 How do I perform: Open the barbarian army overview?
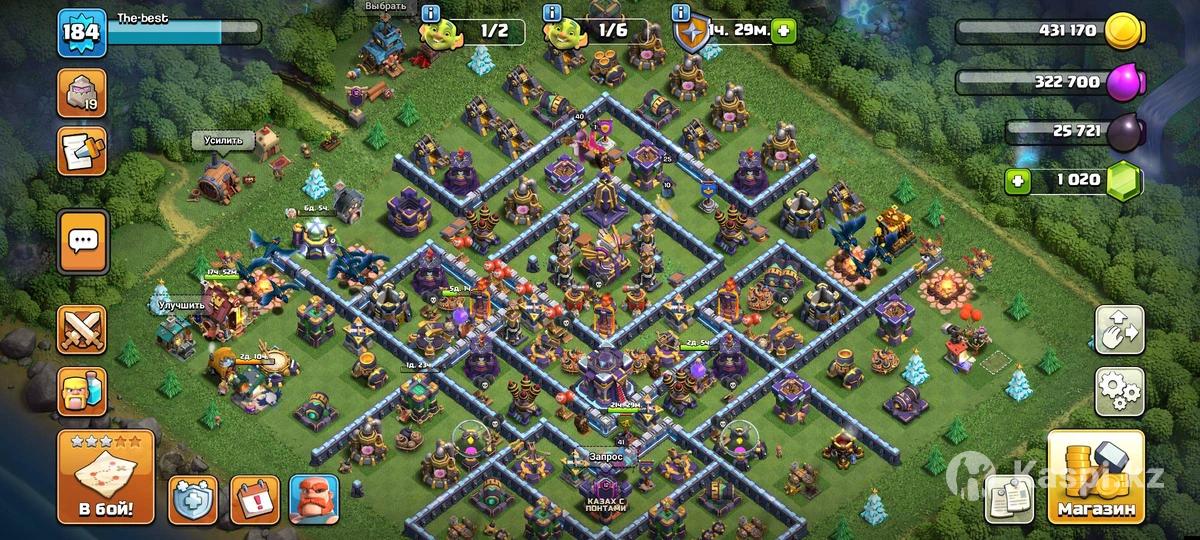click(82, 390)
